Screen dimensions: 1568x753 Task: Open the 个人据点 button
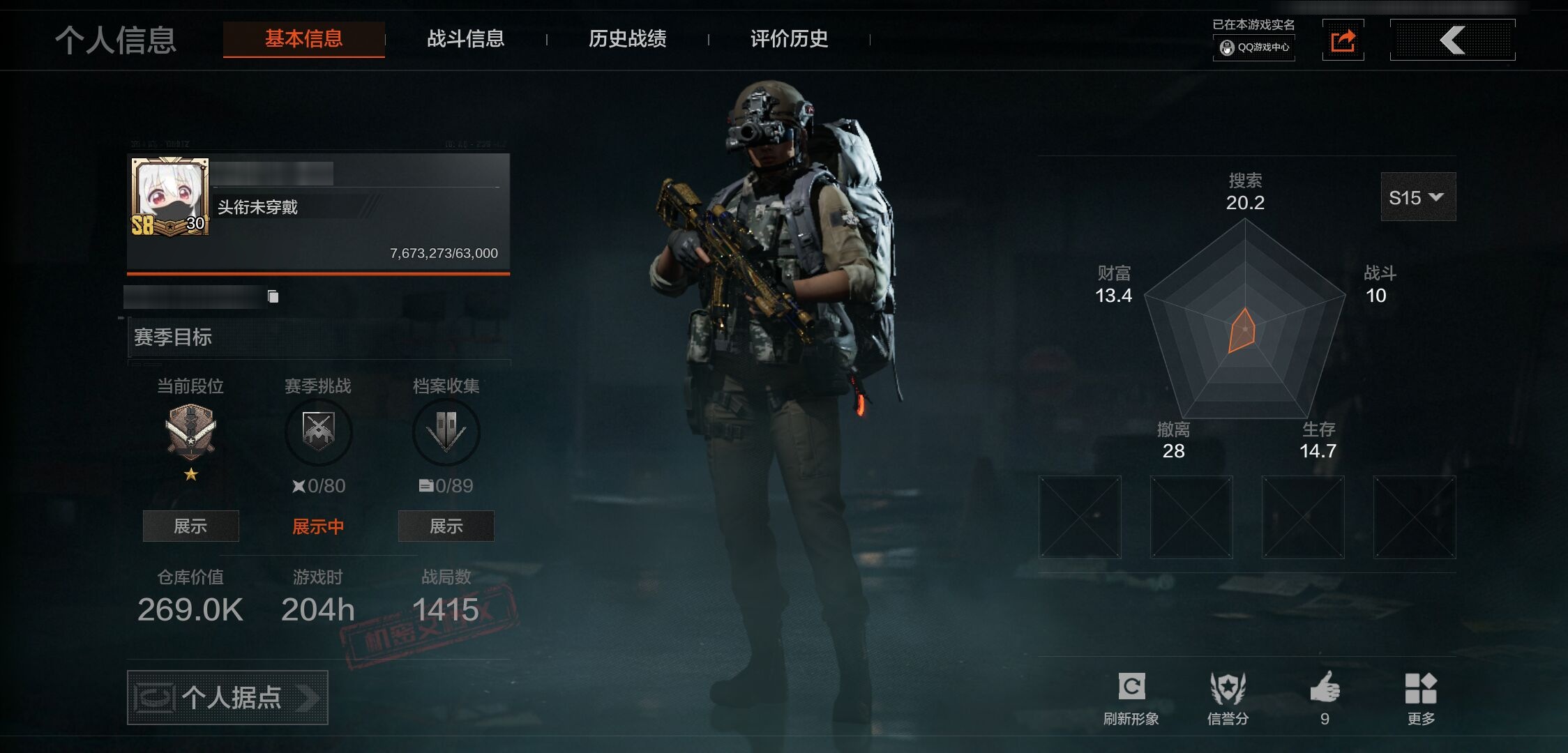tap(227, 697)
